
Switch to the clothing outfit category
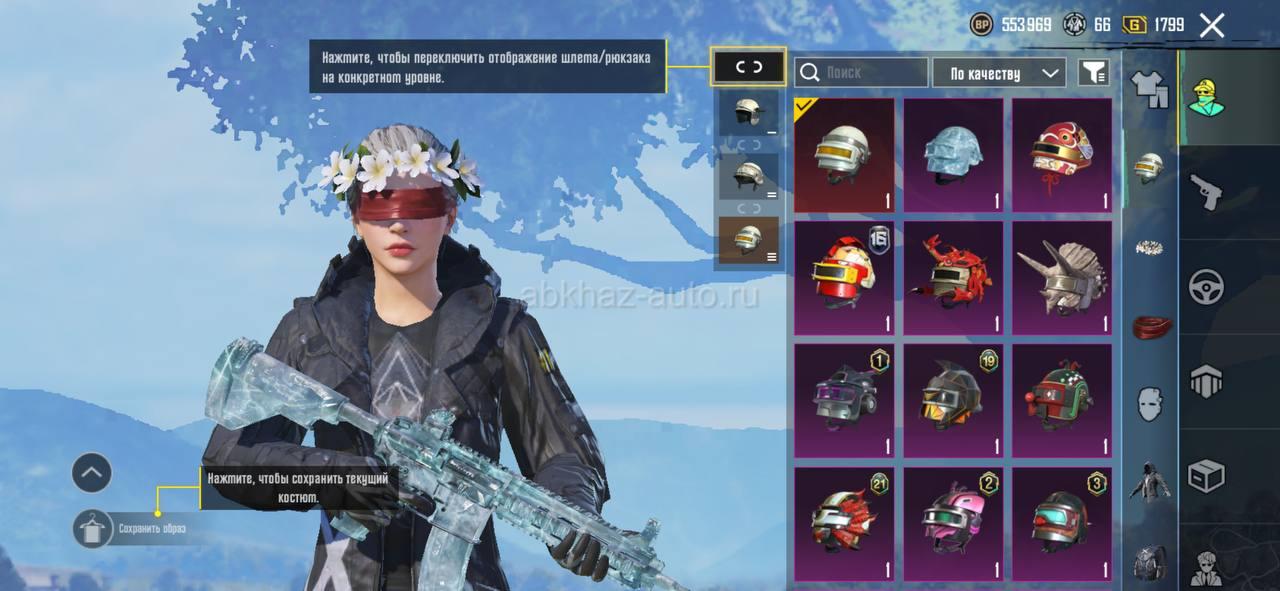pyautogui.click(x=1150, y=89)
